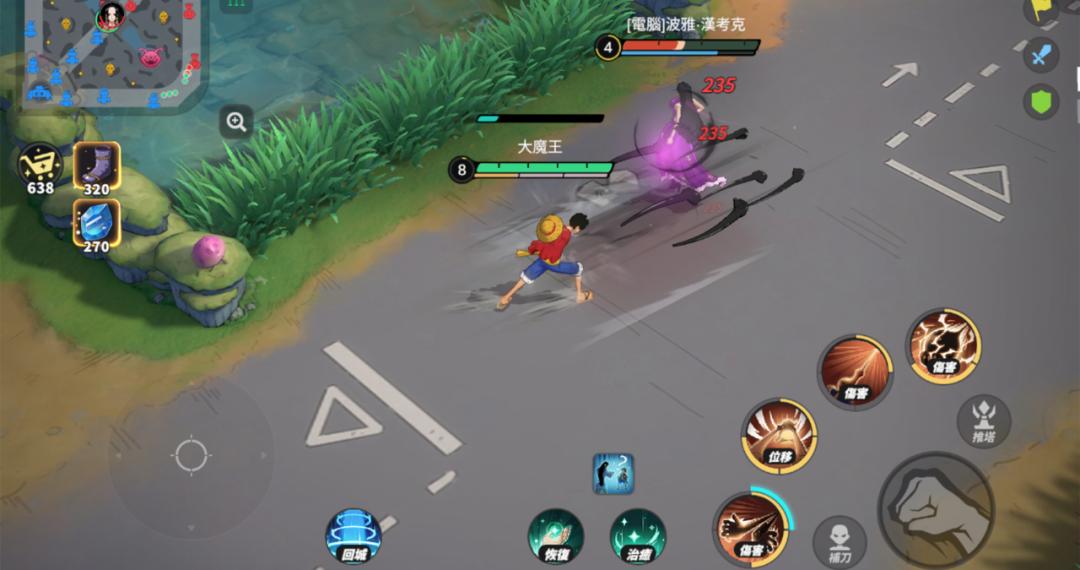Select the 補刀 last-hit minion button
The width and height of the screenshot is (1080, 570).
pyautogui.click(x=840, y=540)
